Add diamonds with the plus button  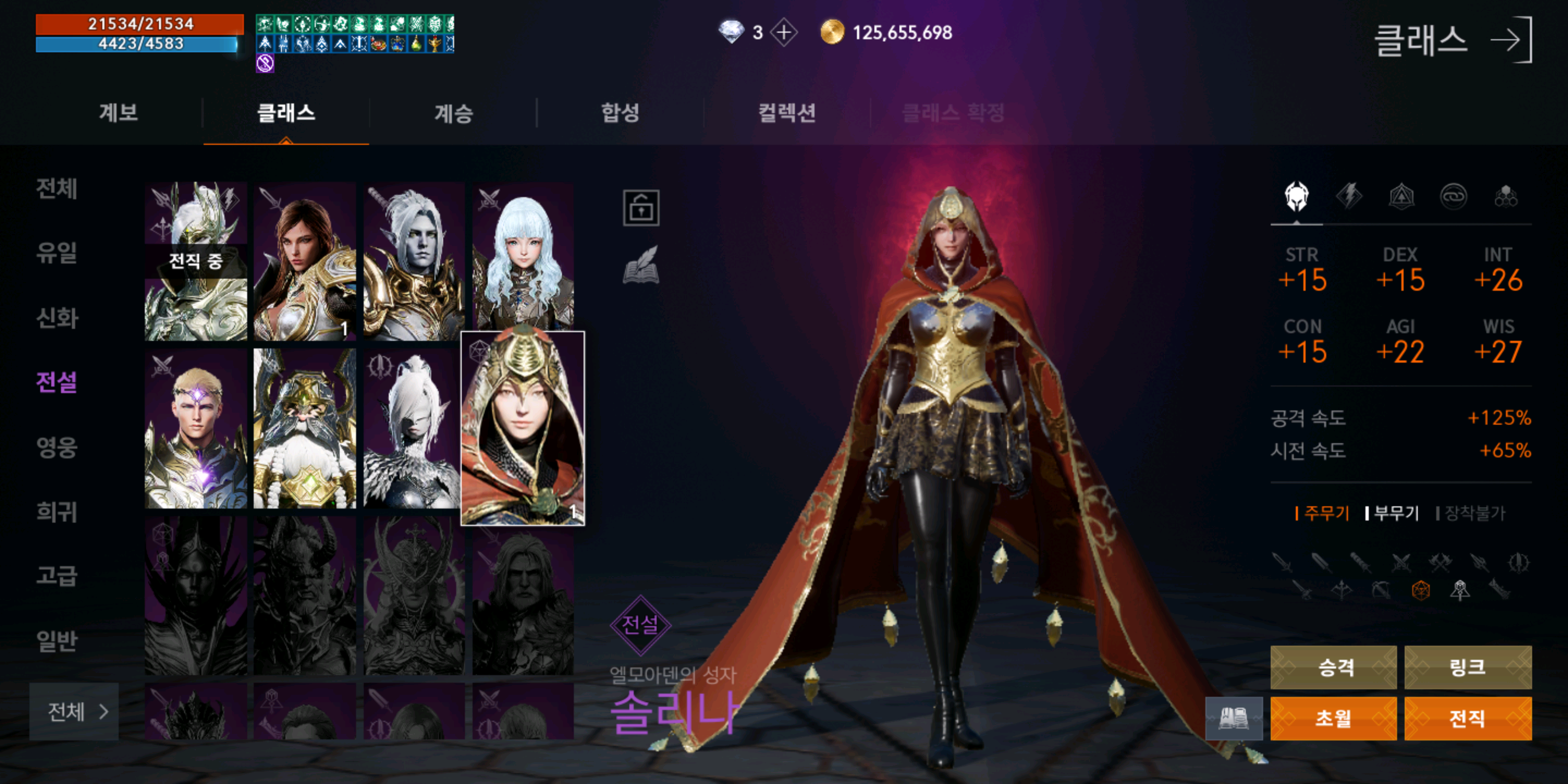[x=784, y=32]
